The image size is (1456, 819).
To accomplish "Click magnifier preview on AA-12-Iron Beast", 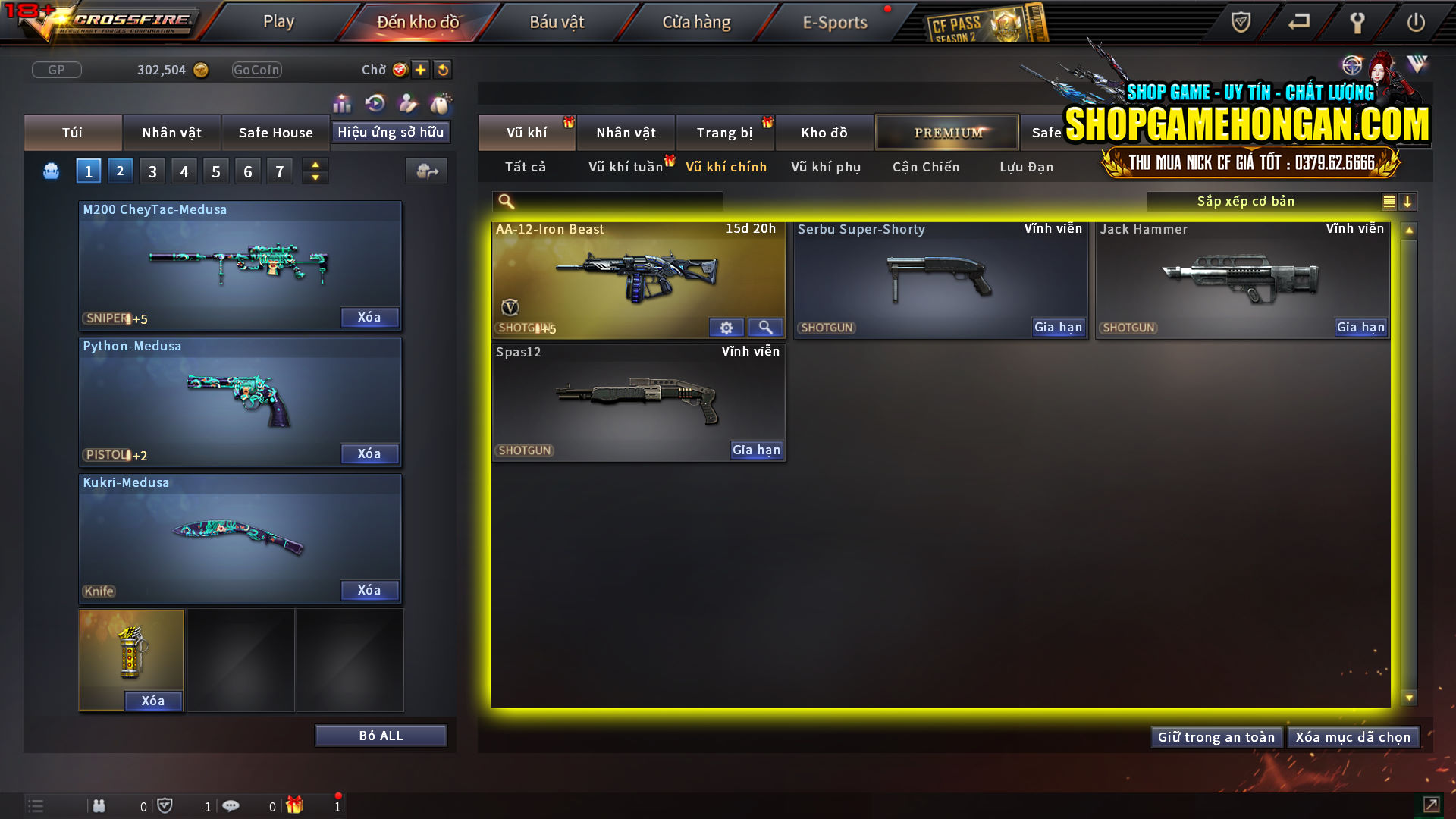I will 765,328.
